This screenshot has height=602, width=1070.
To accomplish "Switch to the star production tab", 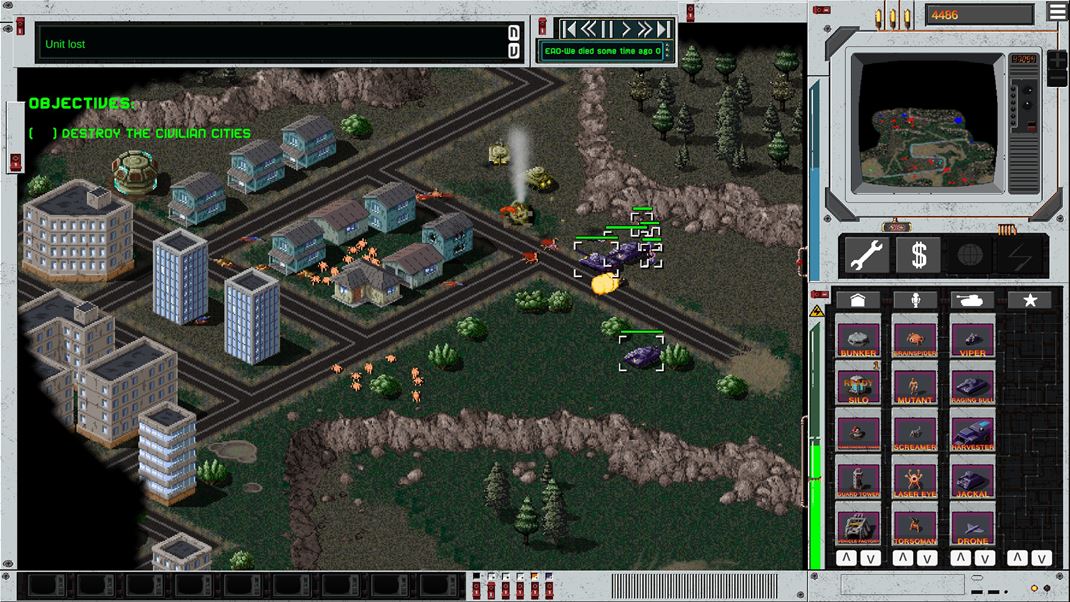I will coord(1028,300).
